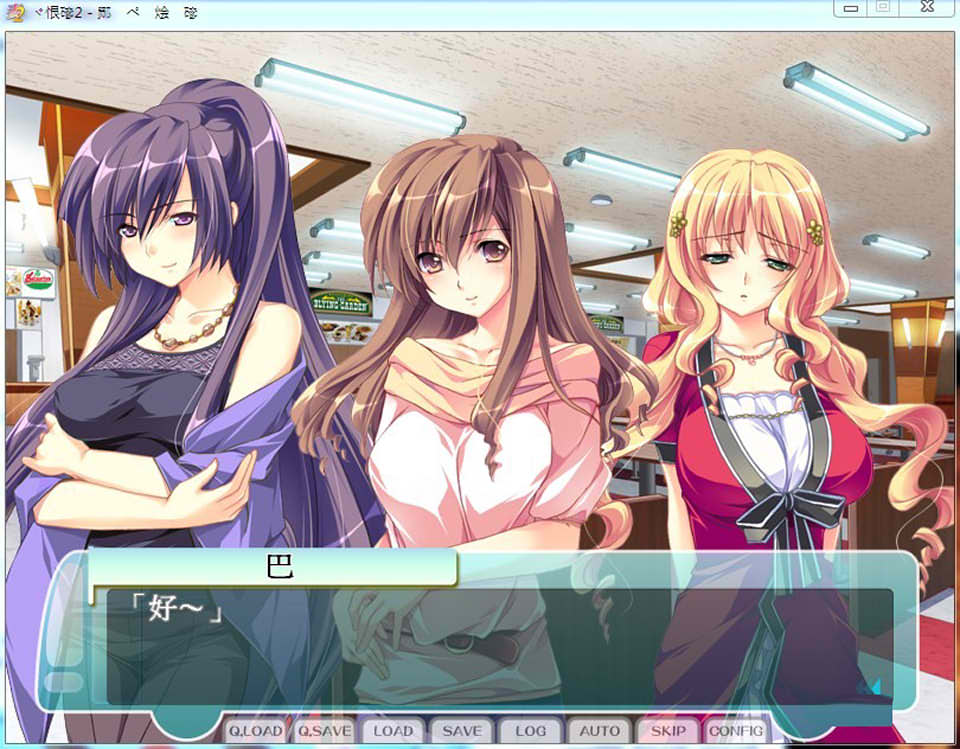Close the game window
960x749 pixels.
[928, 8]
